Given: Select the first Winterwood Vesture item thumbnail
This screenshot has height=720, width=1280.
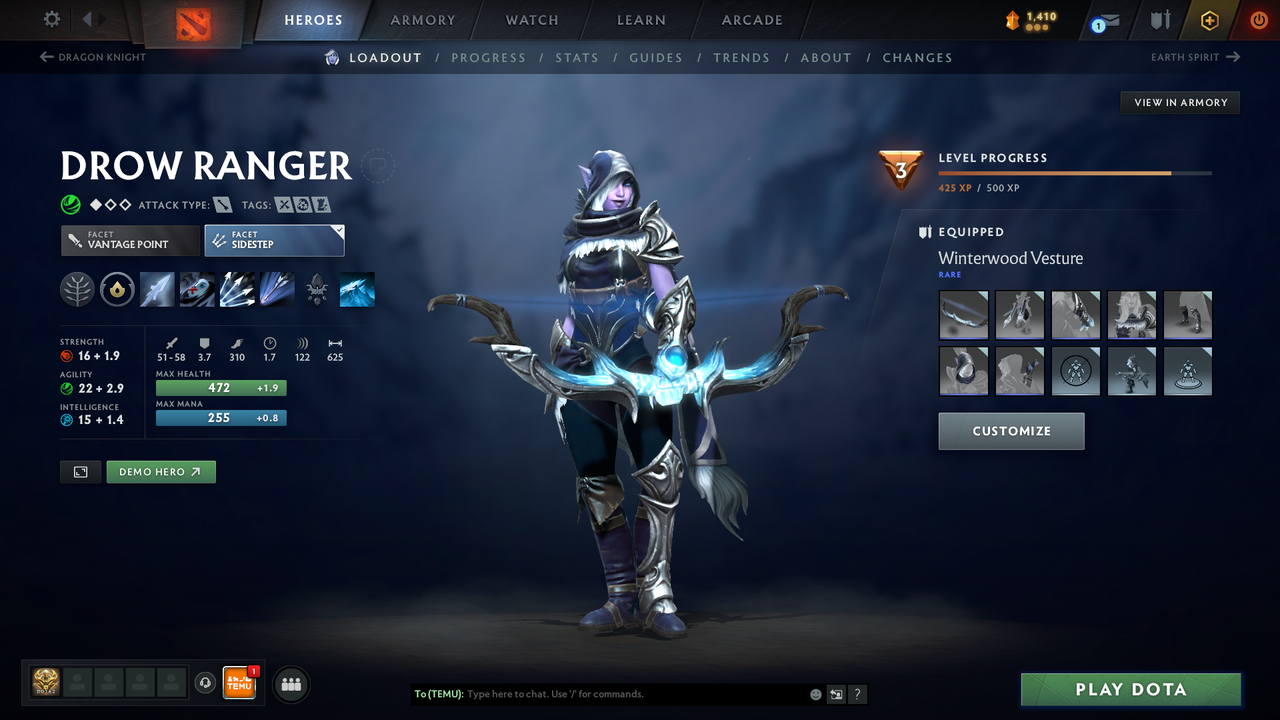Looking at the screenshot, I should point(963,314).
